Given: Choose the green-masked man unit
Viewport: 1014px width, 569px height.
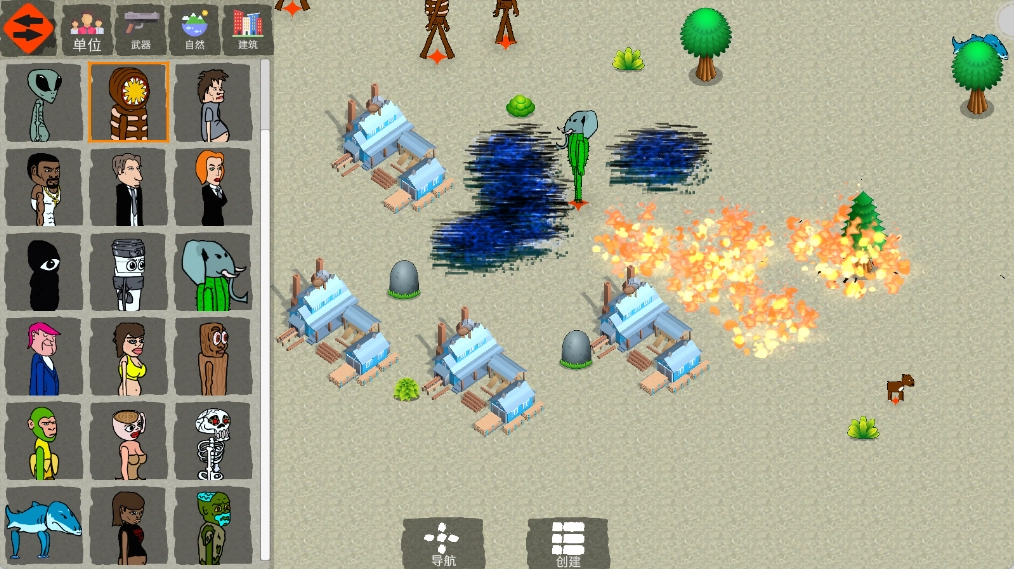Looking at the screenshot, I should point(43,441).
